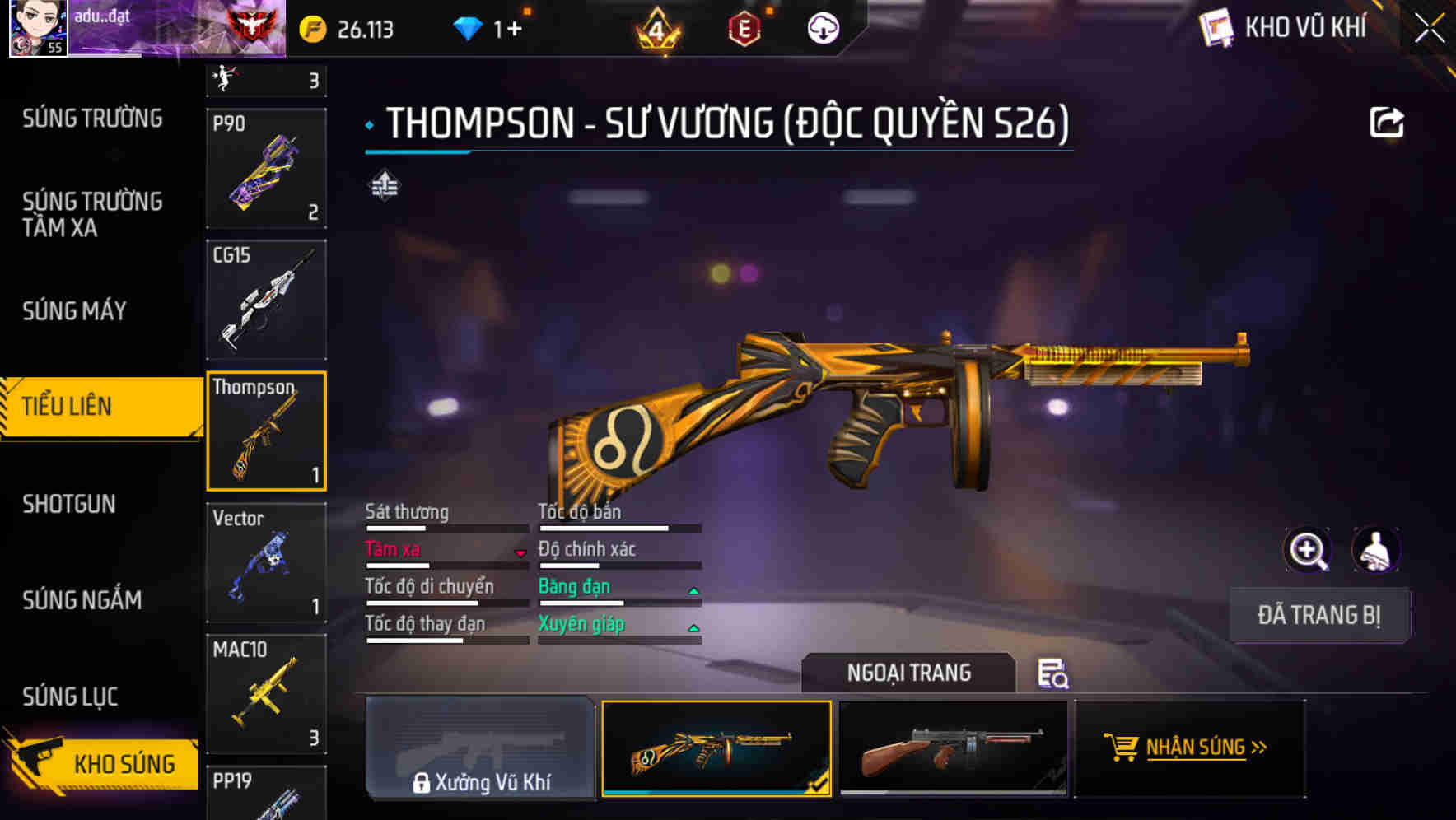Click the character preview icon beside the magnifier

click(x=1377, y=550)
